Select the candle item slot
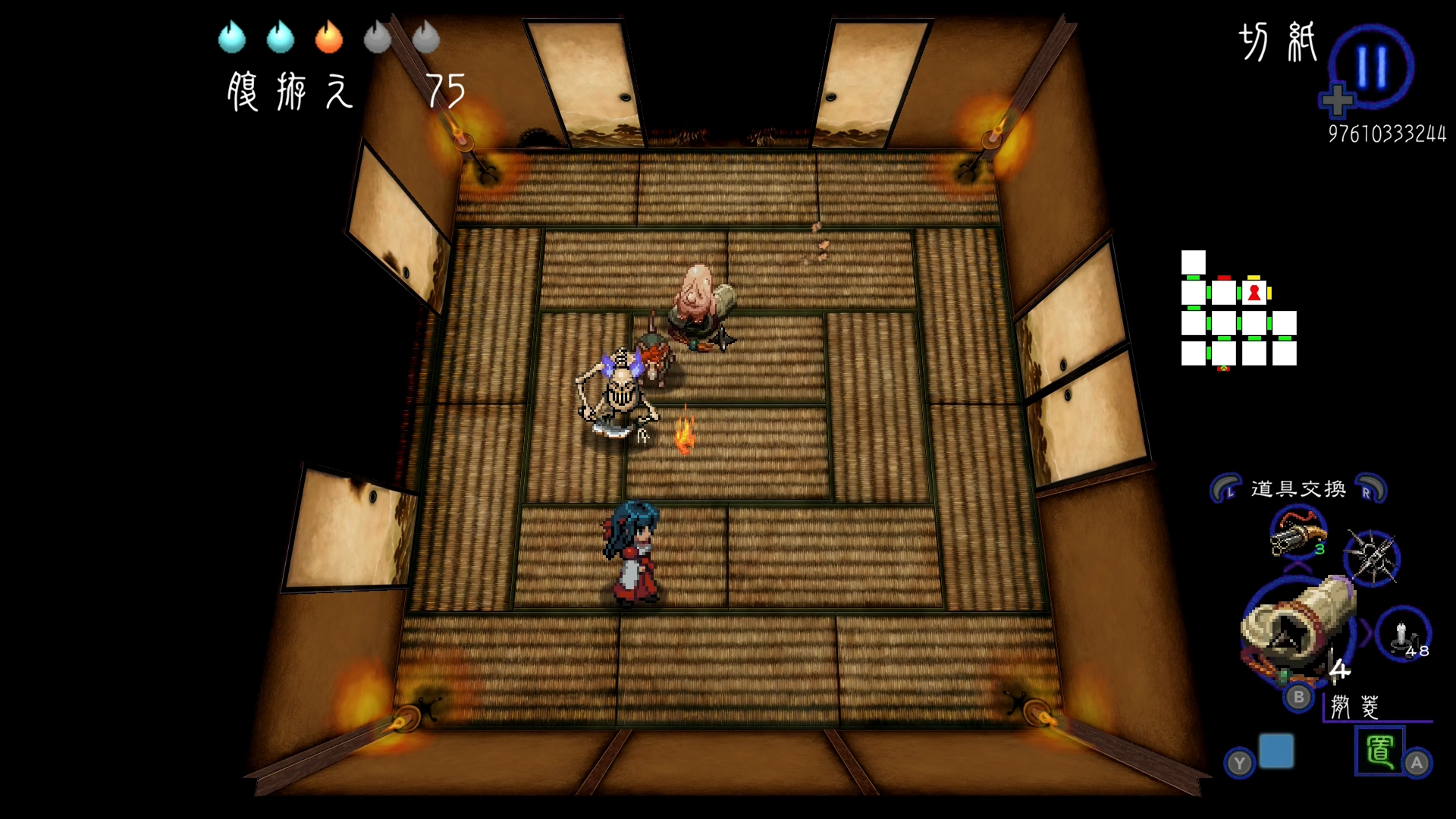The height and width of the screenshot is (819, 1456). pyautogui.click(x=1402, y=634)
